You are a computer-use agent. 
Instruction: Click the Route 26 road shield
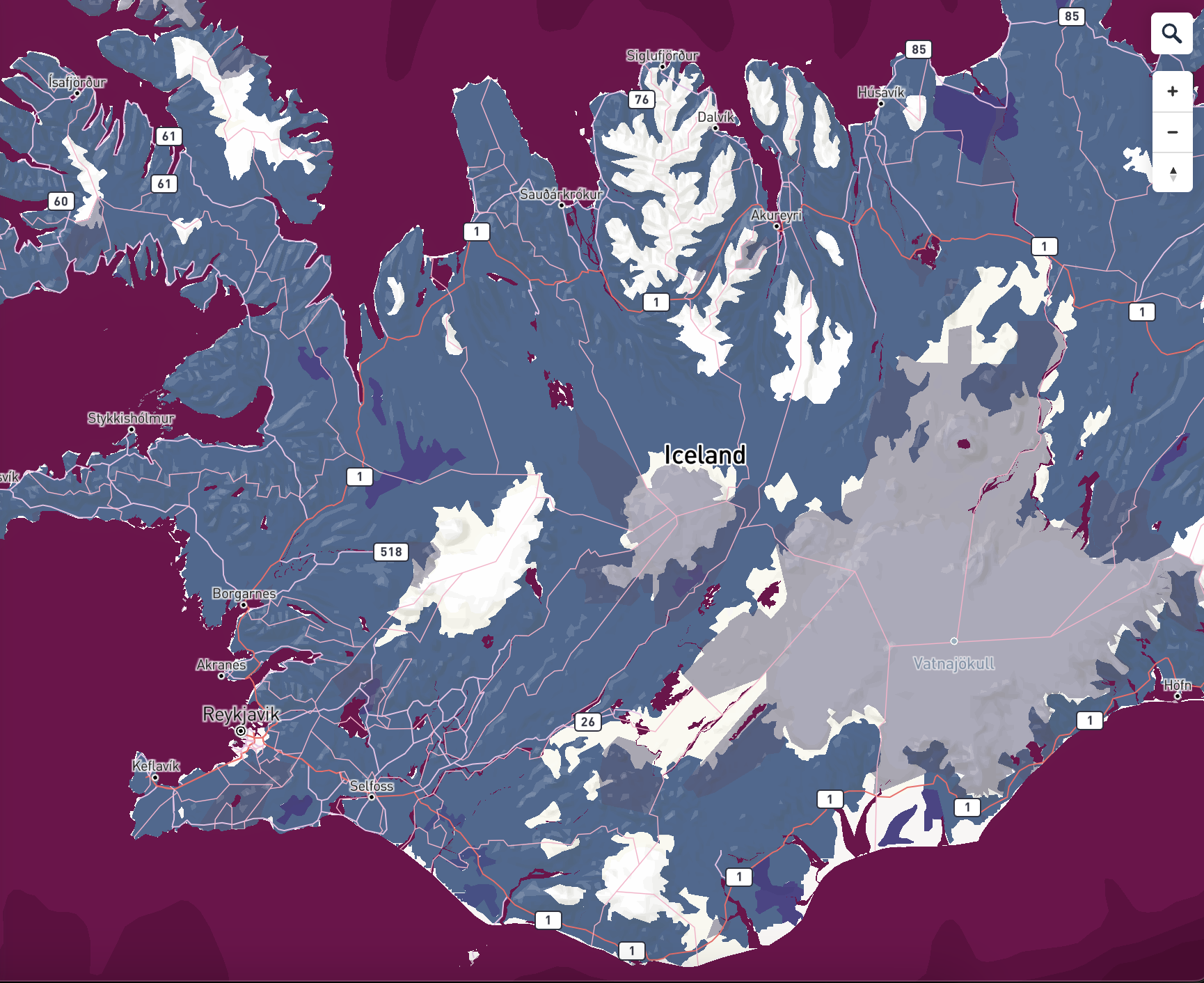pos(588,721)
